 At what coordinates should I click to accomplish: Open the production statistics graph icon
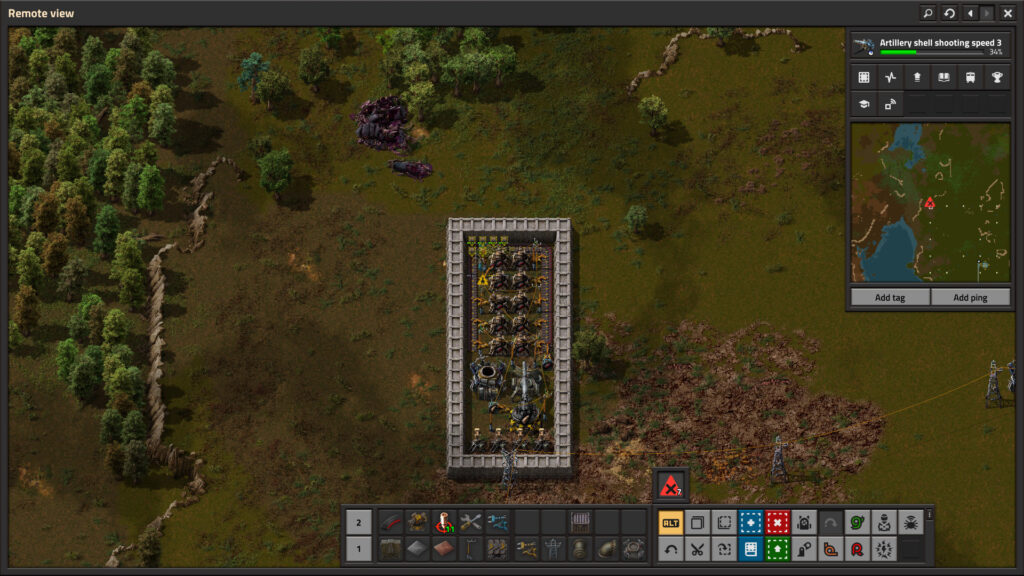(890, 77)
